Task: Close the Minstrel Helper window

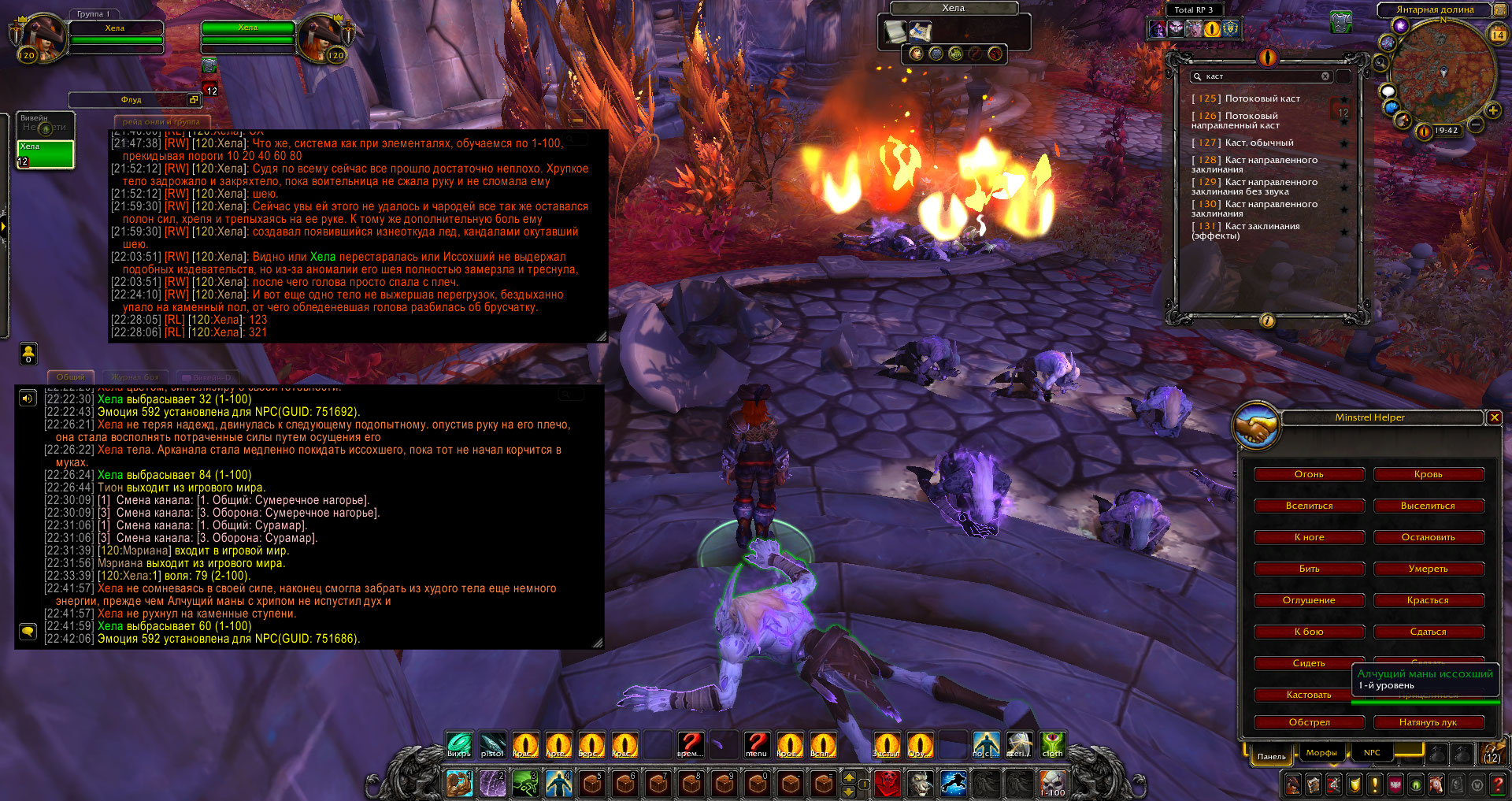Action: point(1494,417)
